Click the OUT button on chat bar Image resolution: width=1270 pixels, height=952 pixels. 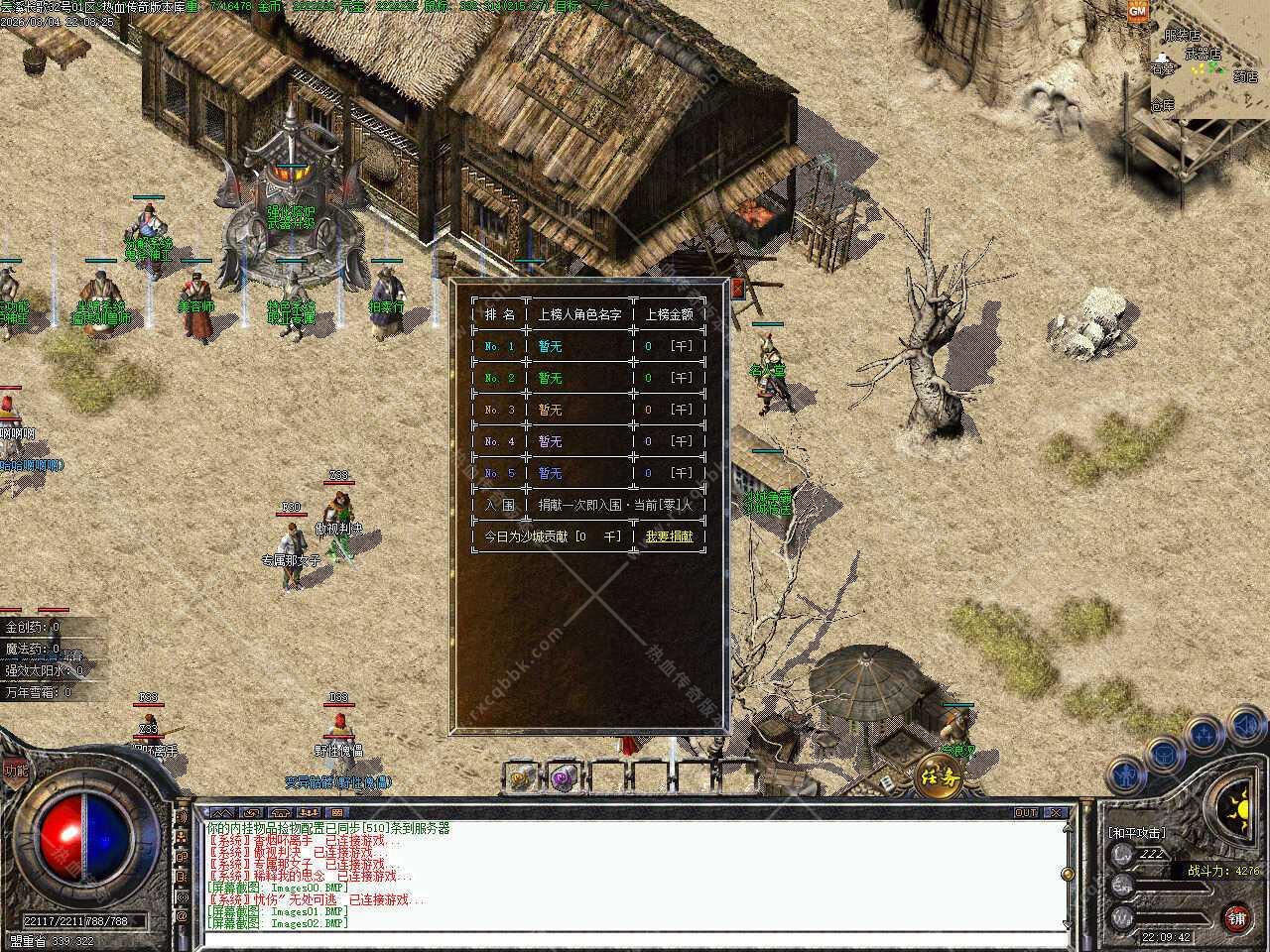1026,812
